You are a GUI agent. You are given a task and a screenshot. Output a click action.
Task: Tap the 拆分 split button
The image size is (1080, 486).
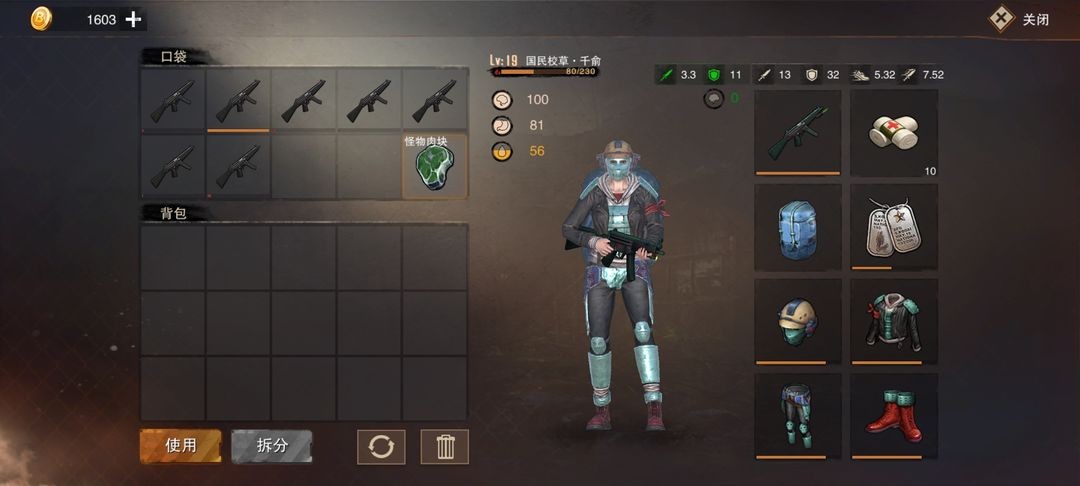click(x=272, y=446)
